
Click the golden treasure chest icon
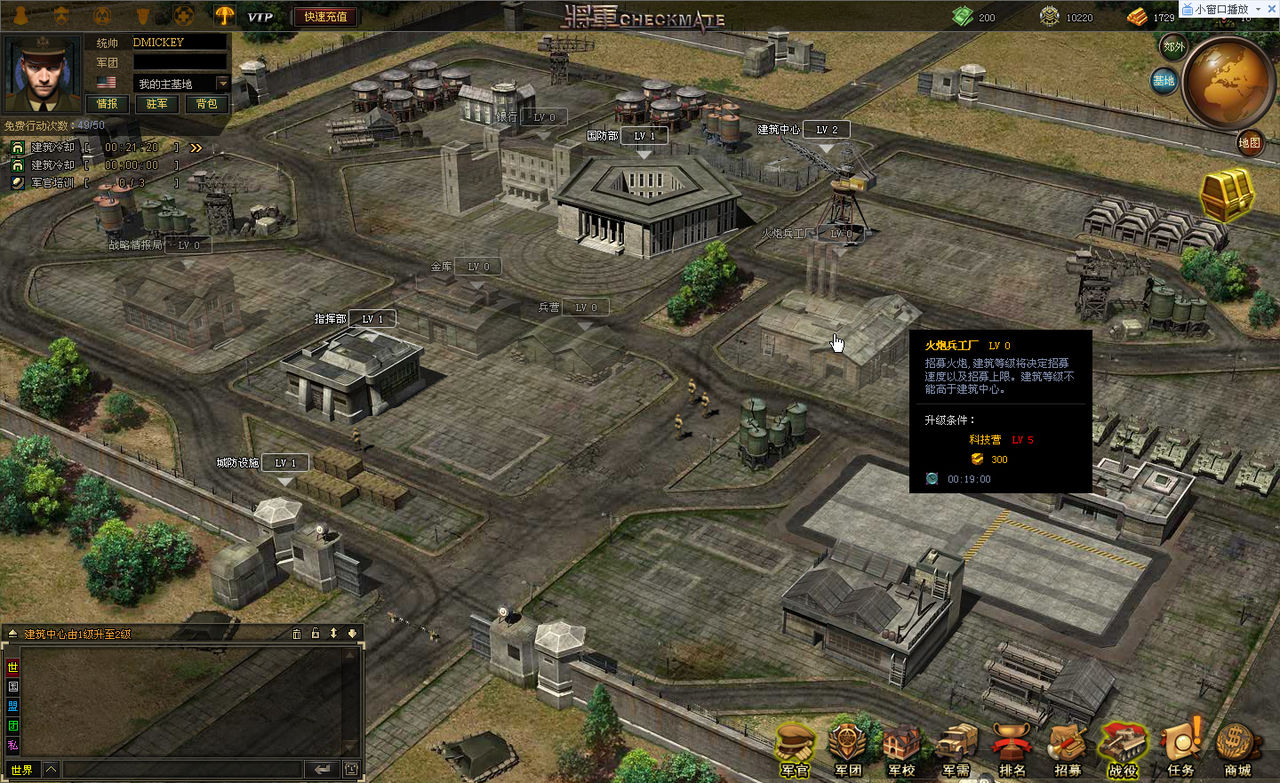(x=1227, y=193)
